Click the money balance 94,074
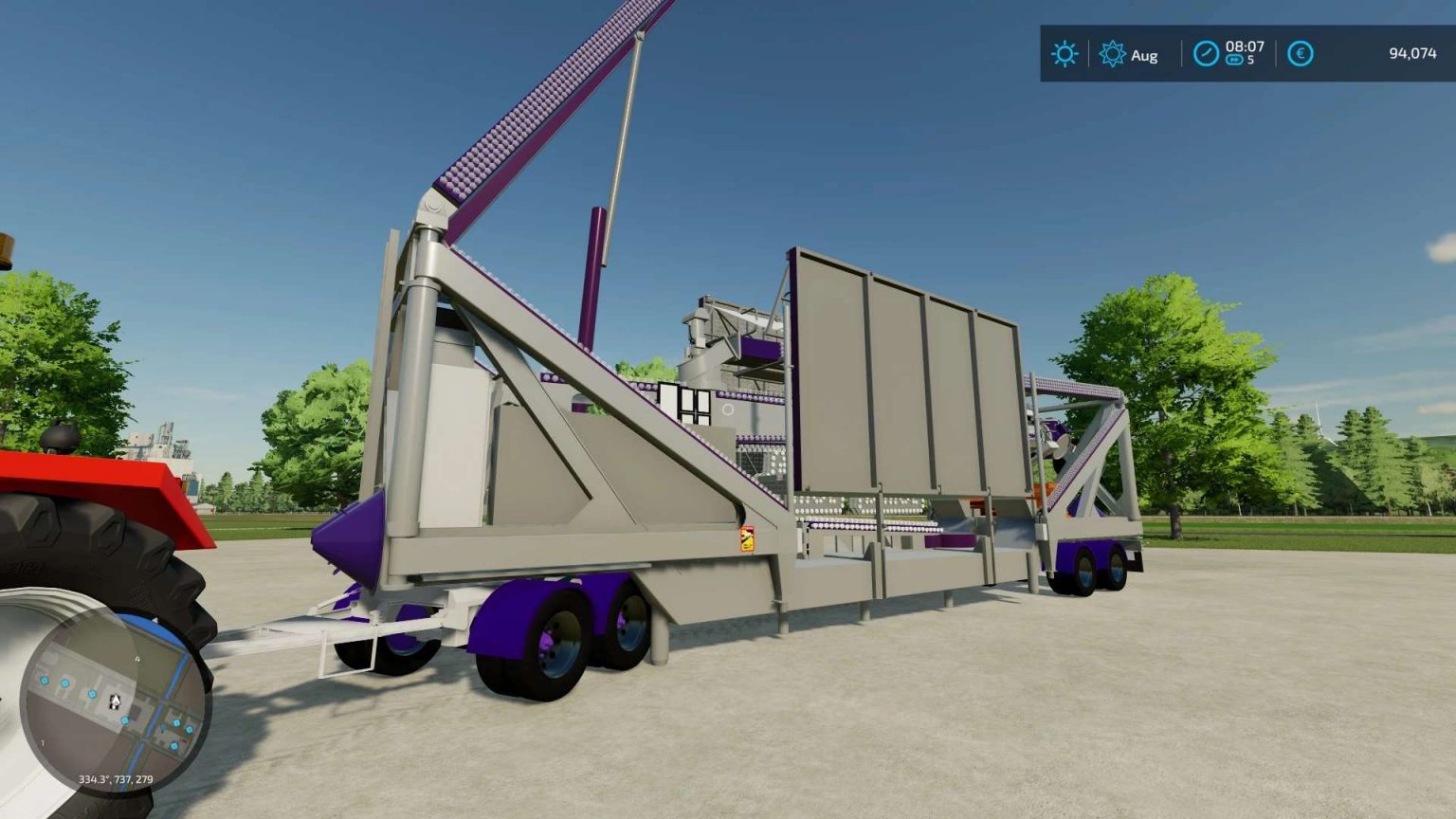 [x=1412, y=53]
